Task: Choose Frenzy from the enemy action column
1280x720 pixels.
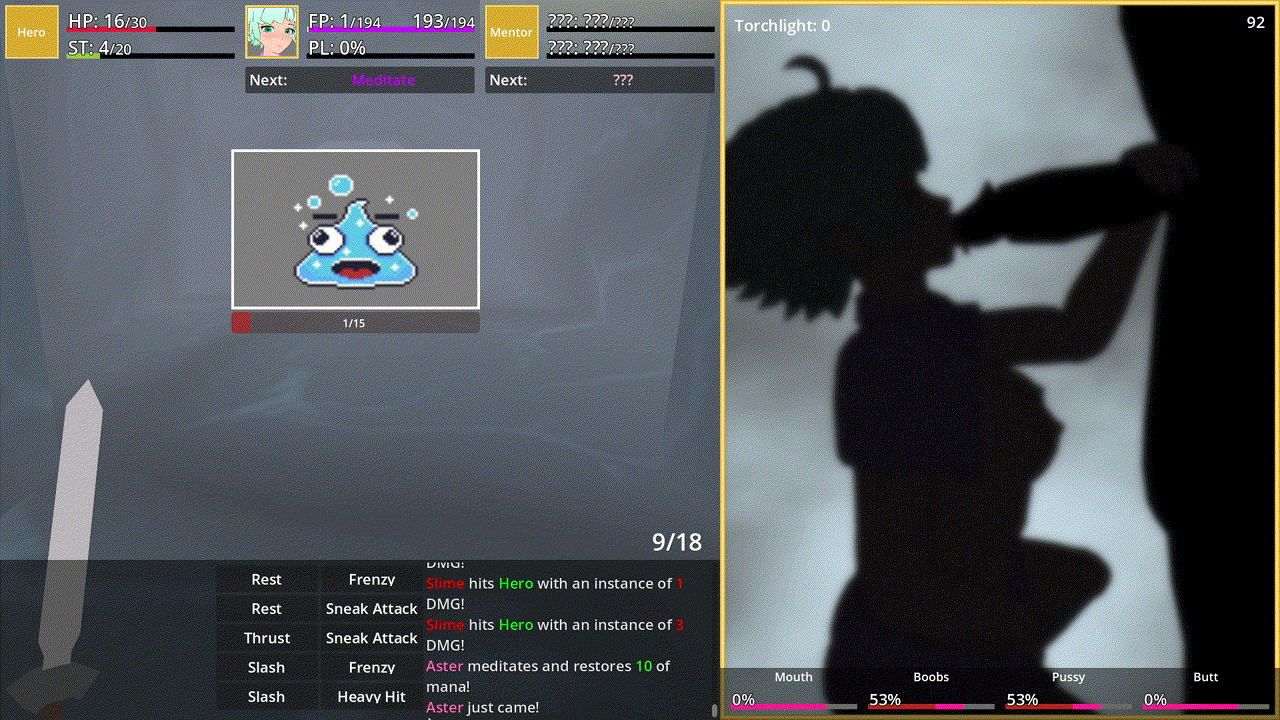Action: coord(370,579)
